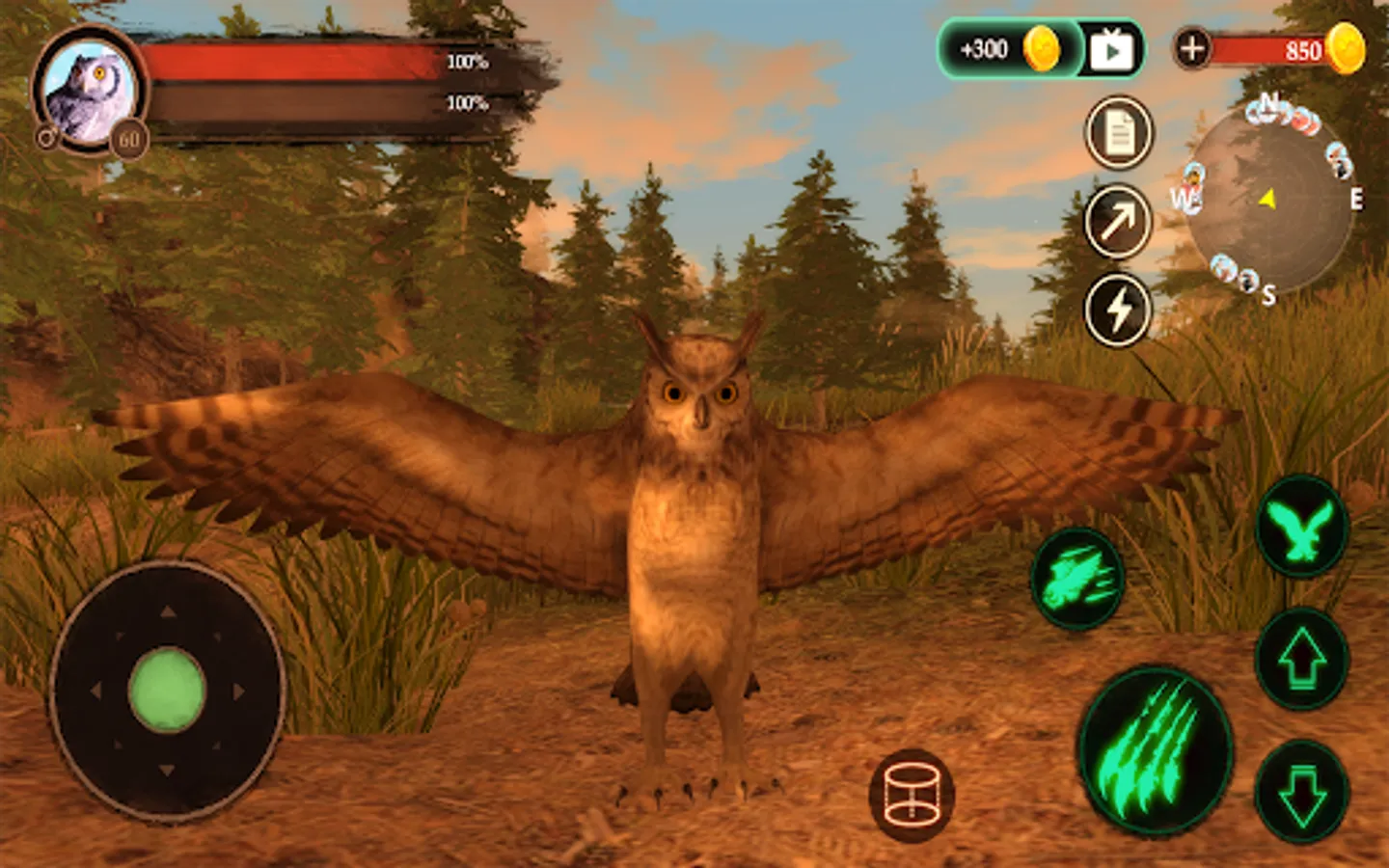Open the quest document icon
The width and height of the screenshot is (1389, 868).
pyautogui.click(x=1119, y=133)
